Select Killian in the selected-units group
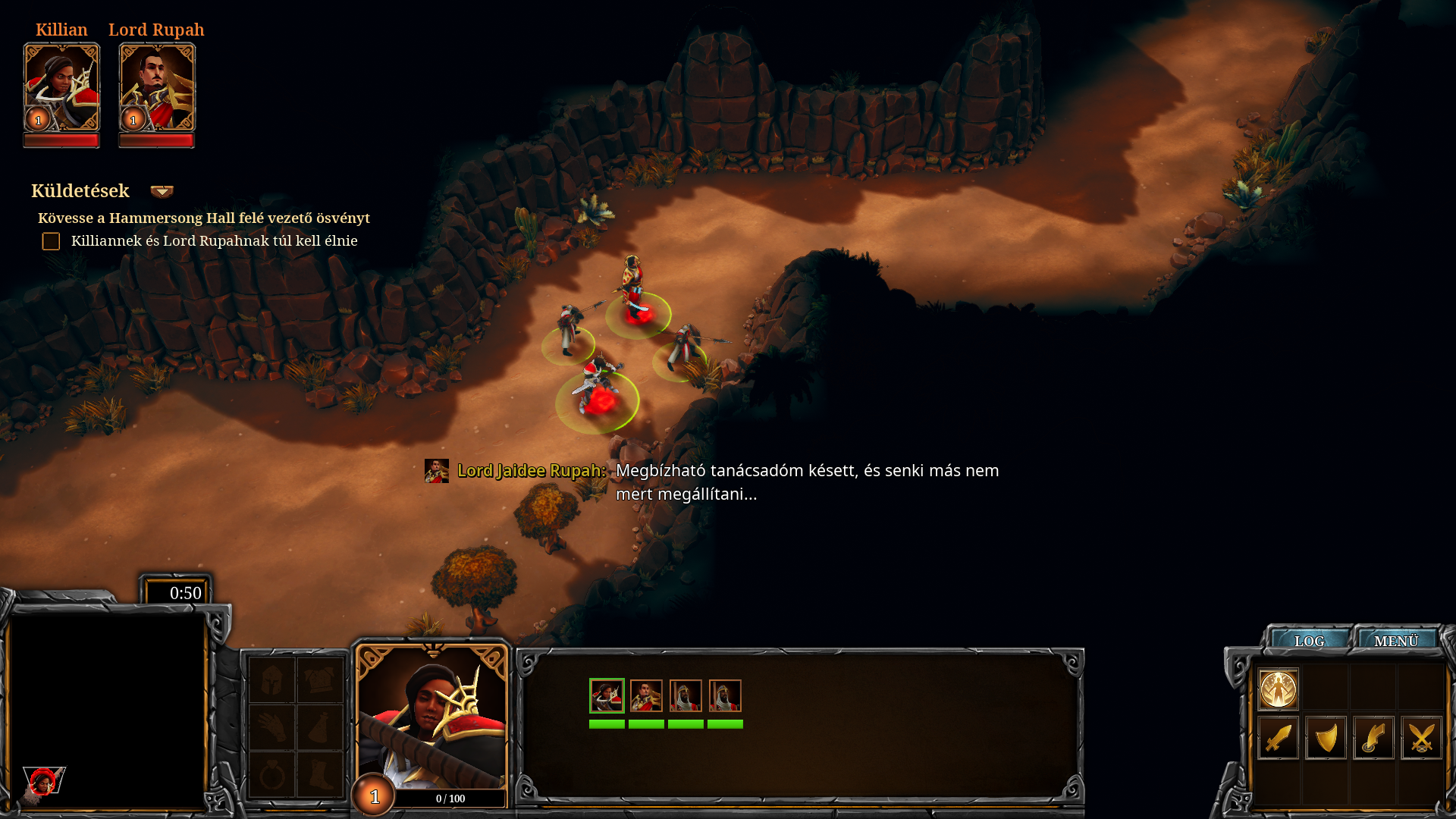Viewport: 1456px width, 819px height. coord(607,695)
